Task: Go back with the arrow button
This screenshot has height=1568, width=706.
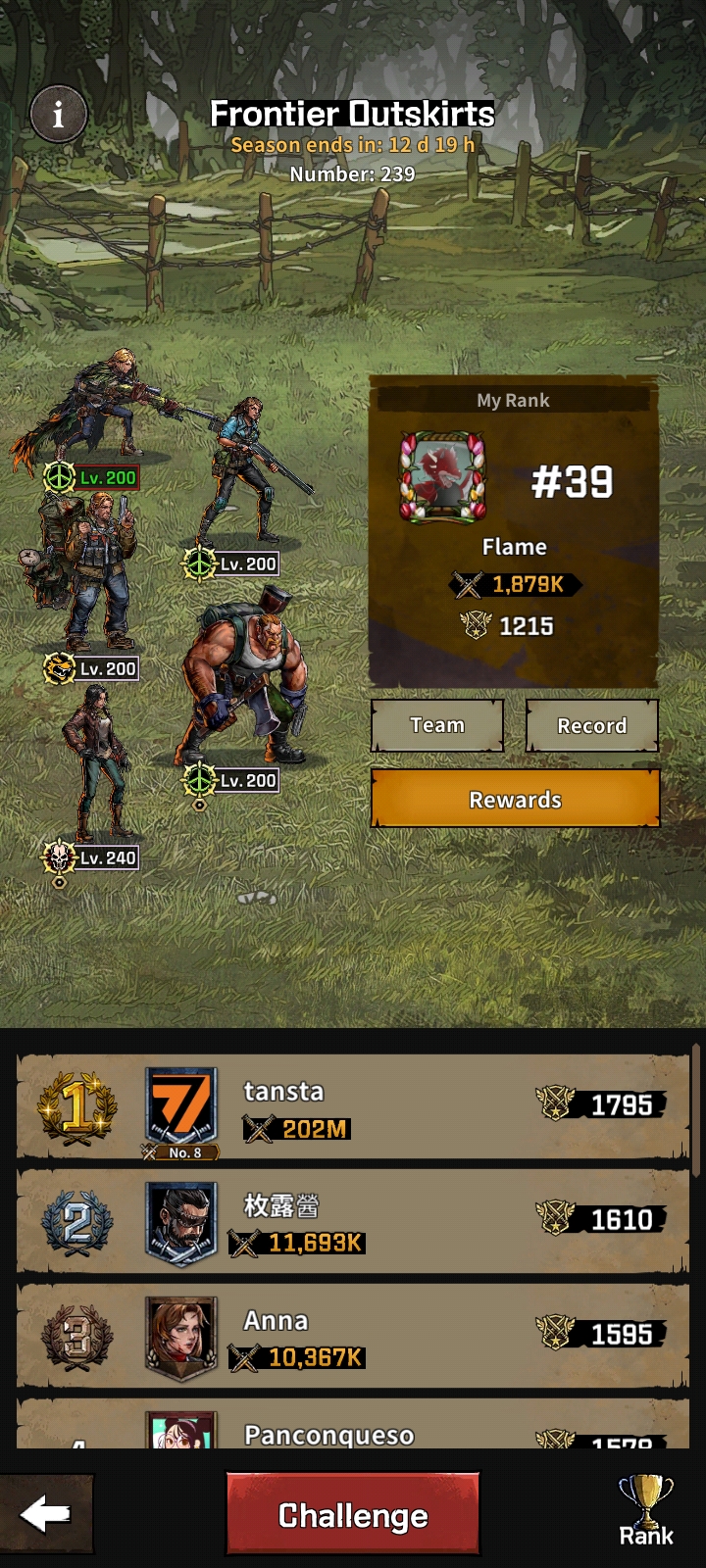Action: point(46,1515)
